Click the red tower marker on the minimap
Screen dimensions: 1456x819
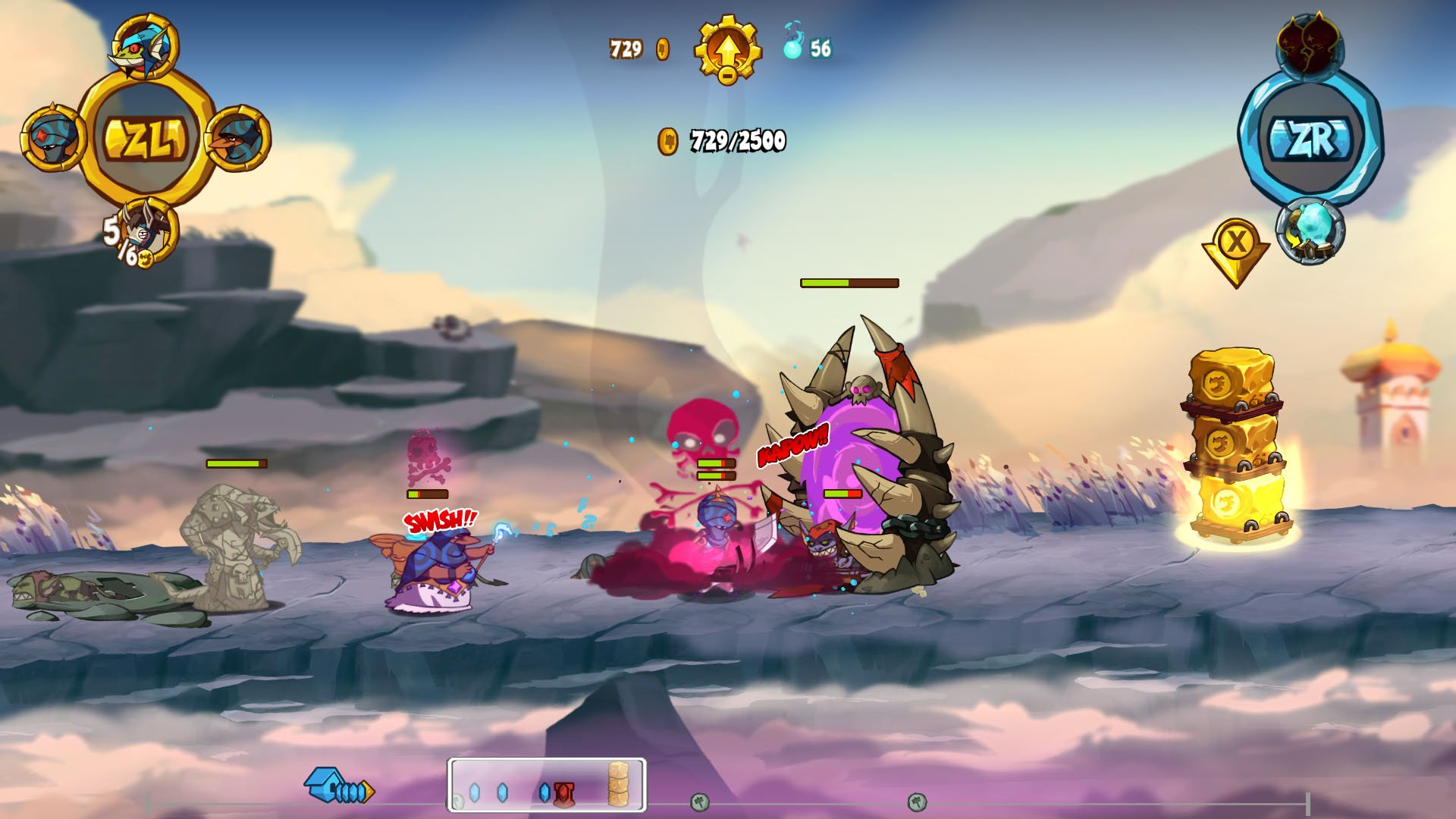pyautogui.click(x=563, y=792)
